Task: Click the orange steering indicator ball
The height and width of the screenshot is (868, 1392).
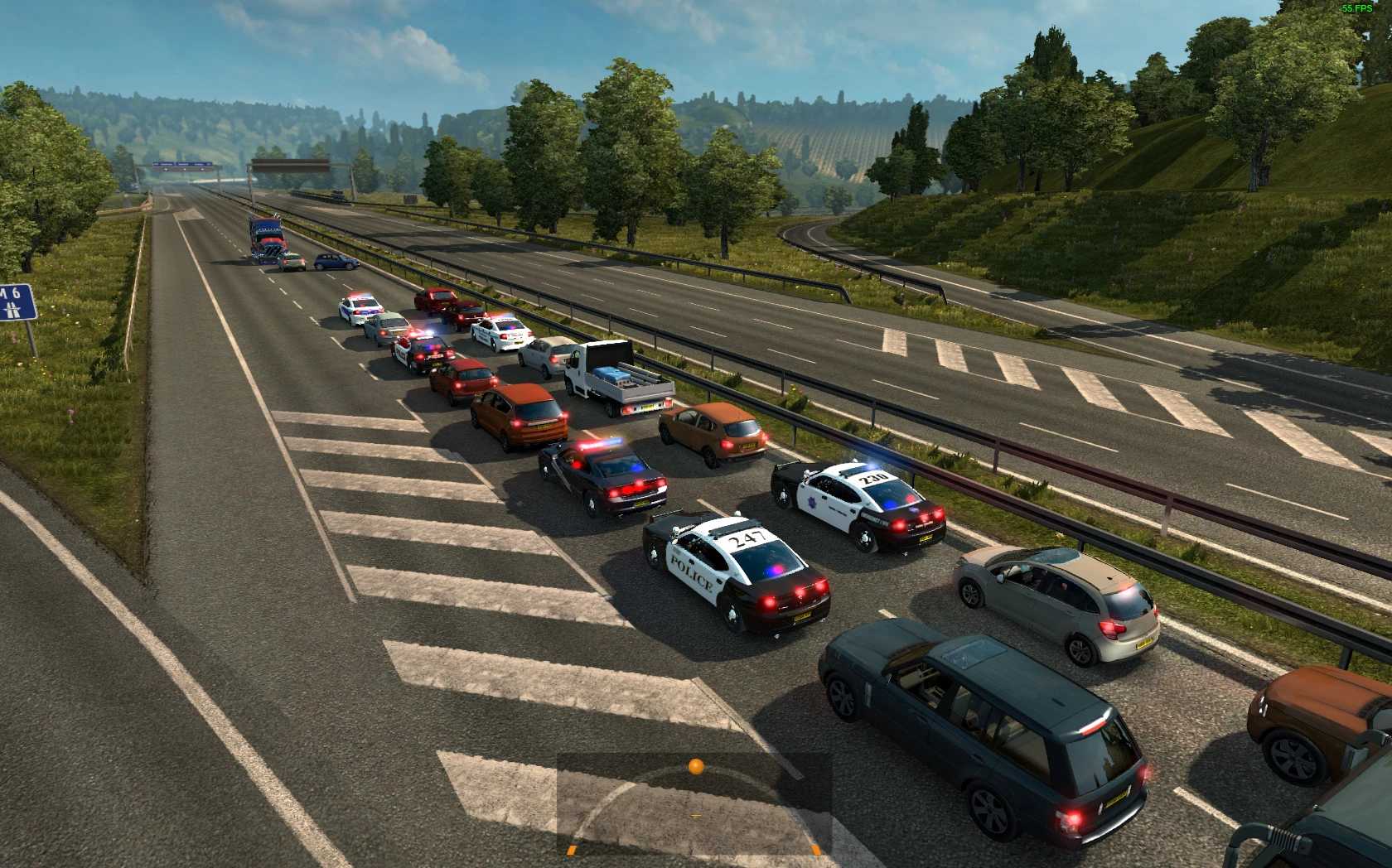Action: 696,767
